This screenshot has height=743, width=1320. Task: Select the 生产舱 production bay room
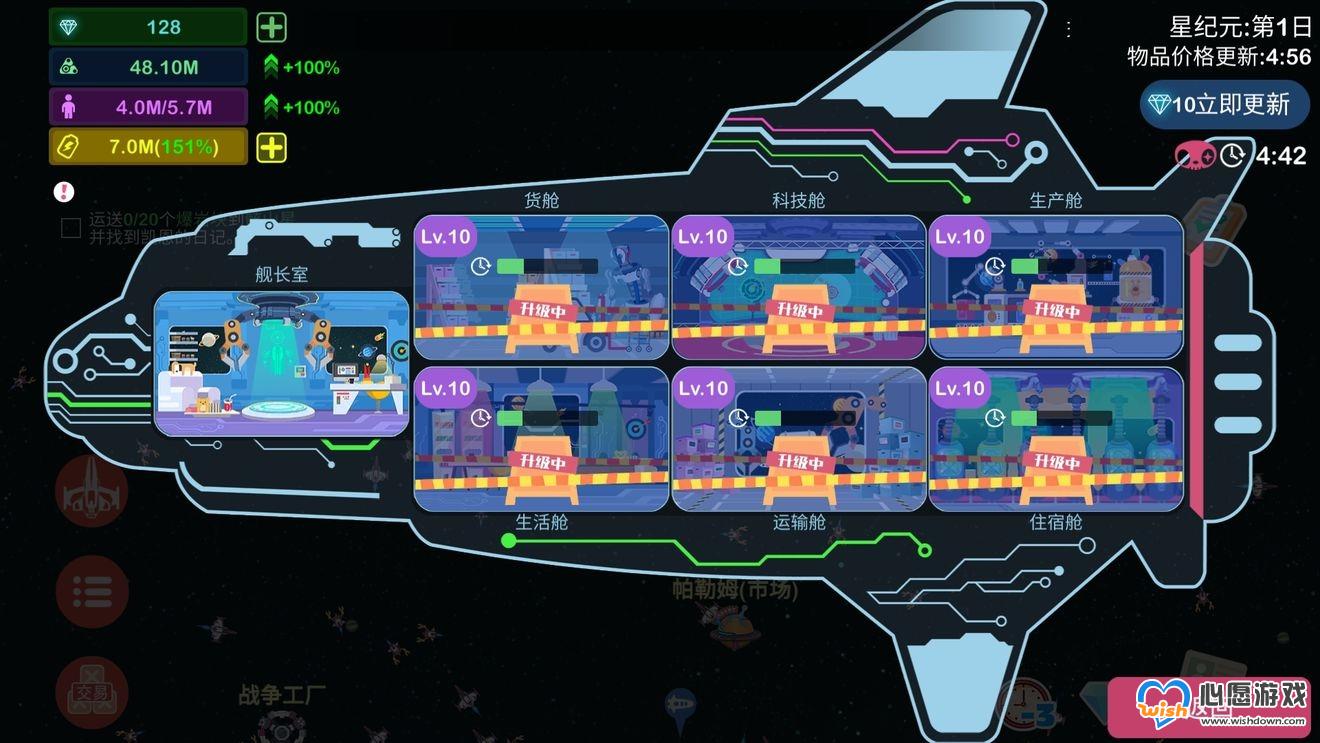(1056, 288)
